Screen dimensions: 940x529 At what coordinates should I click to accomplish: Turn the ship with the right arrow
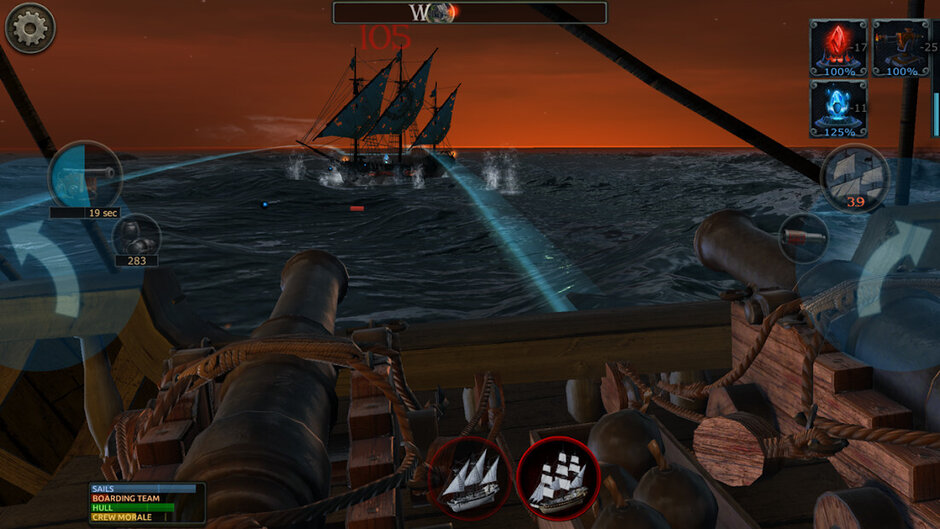pyautogui.click(x=893, y=270)
